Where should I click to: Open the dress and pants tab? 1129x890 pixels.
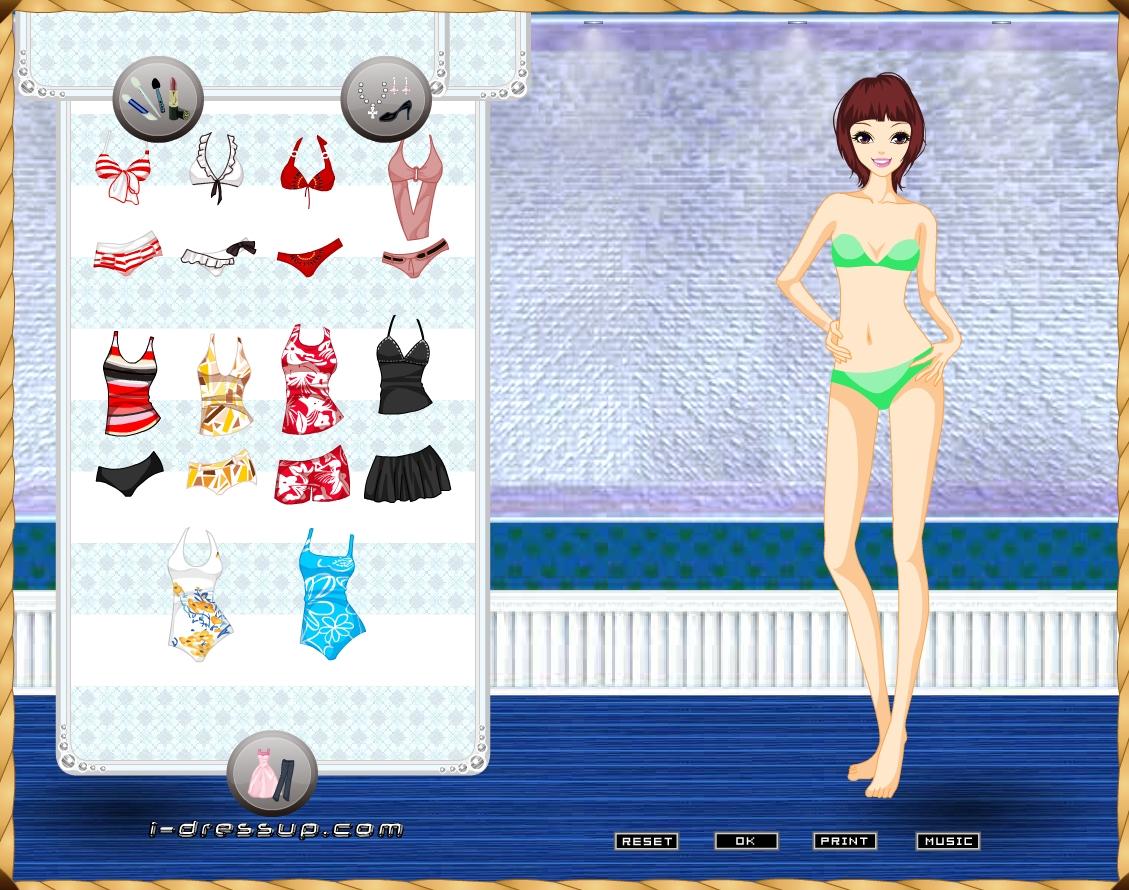[272, 775]
